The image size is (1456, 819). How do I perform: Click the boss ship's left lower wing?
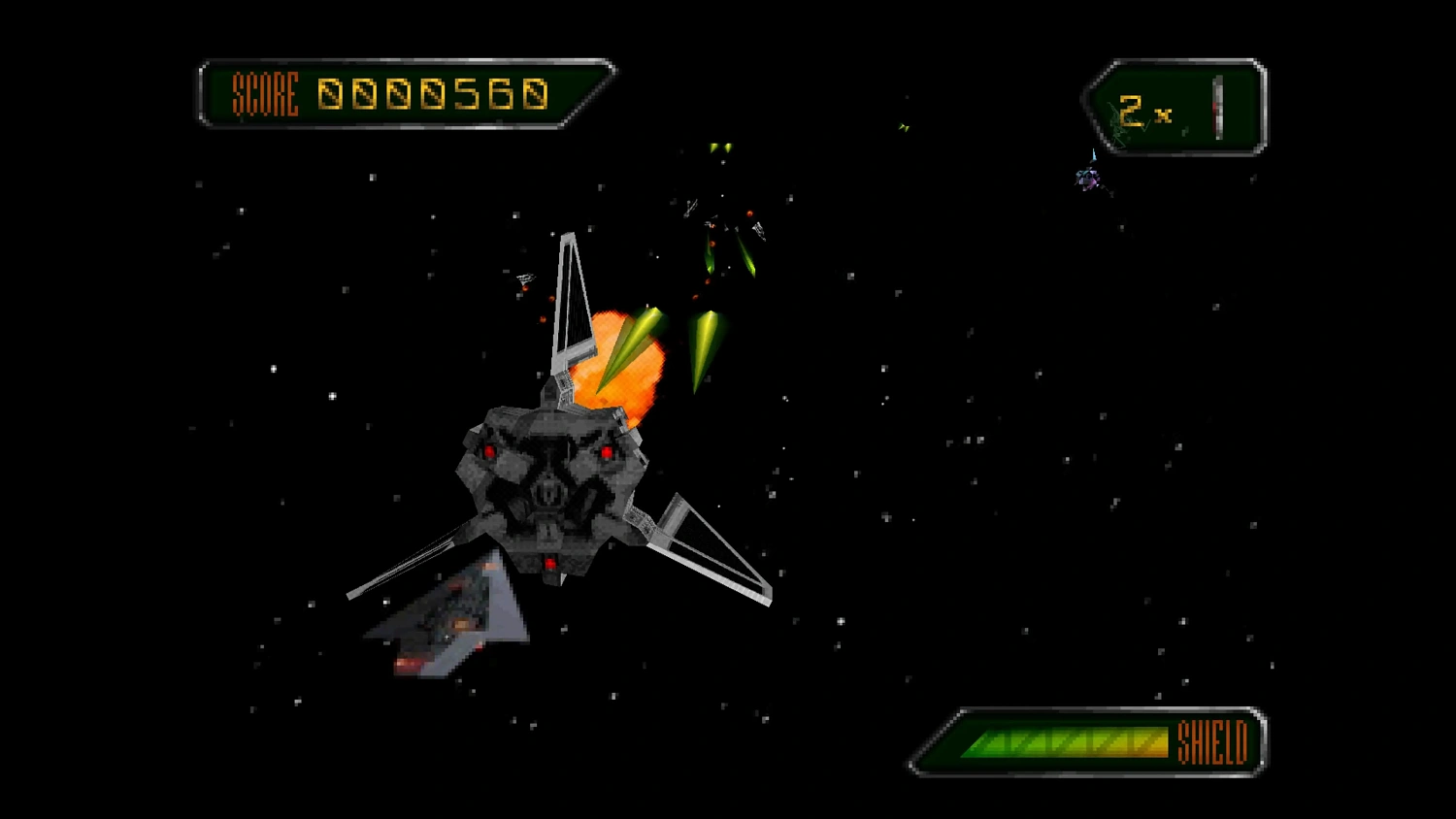[408, 568]
